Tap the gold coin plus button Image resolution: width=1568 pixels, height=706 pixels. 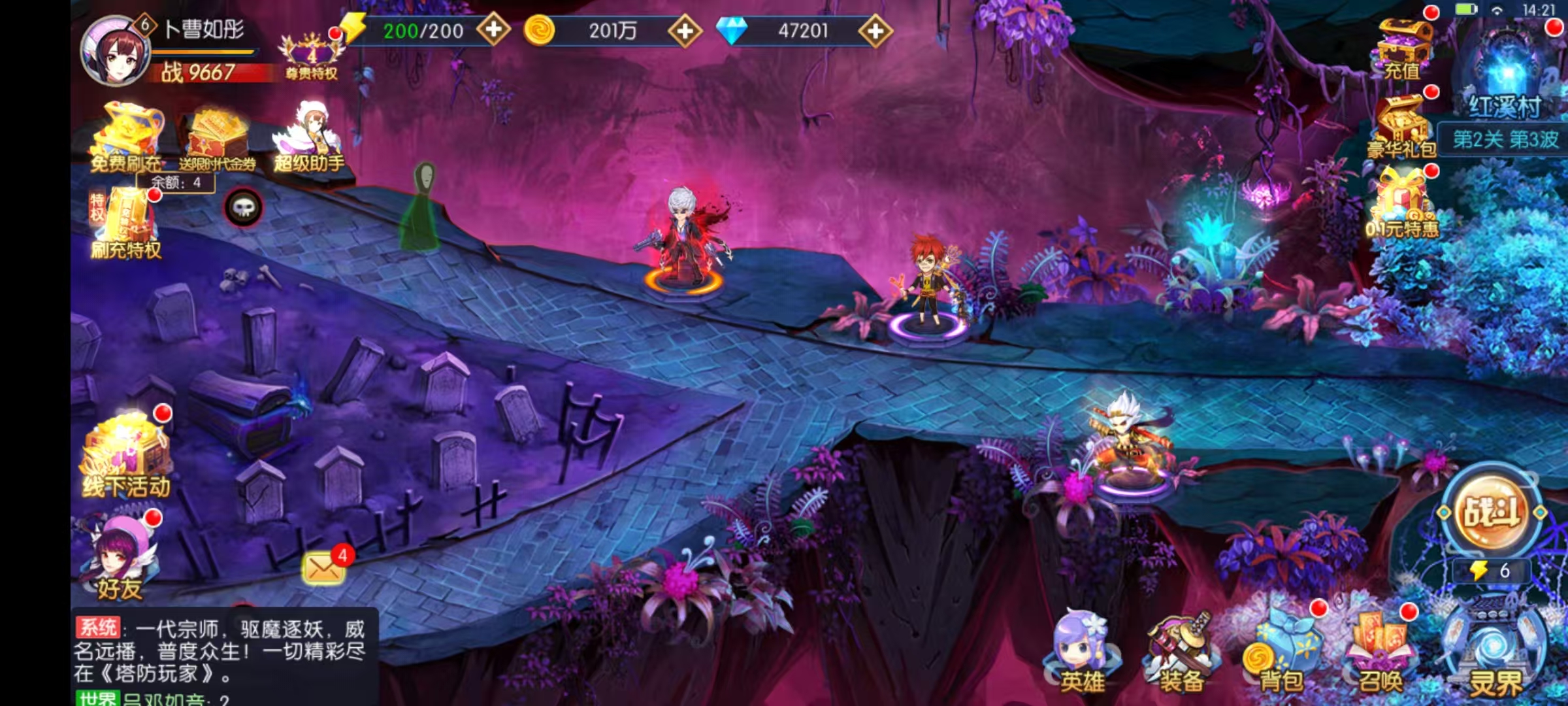point(685,30)
